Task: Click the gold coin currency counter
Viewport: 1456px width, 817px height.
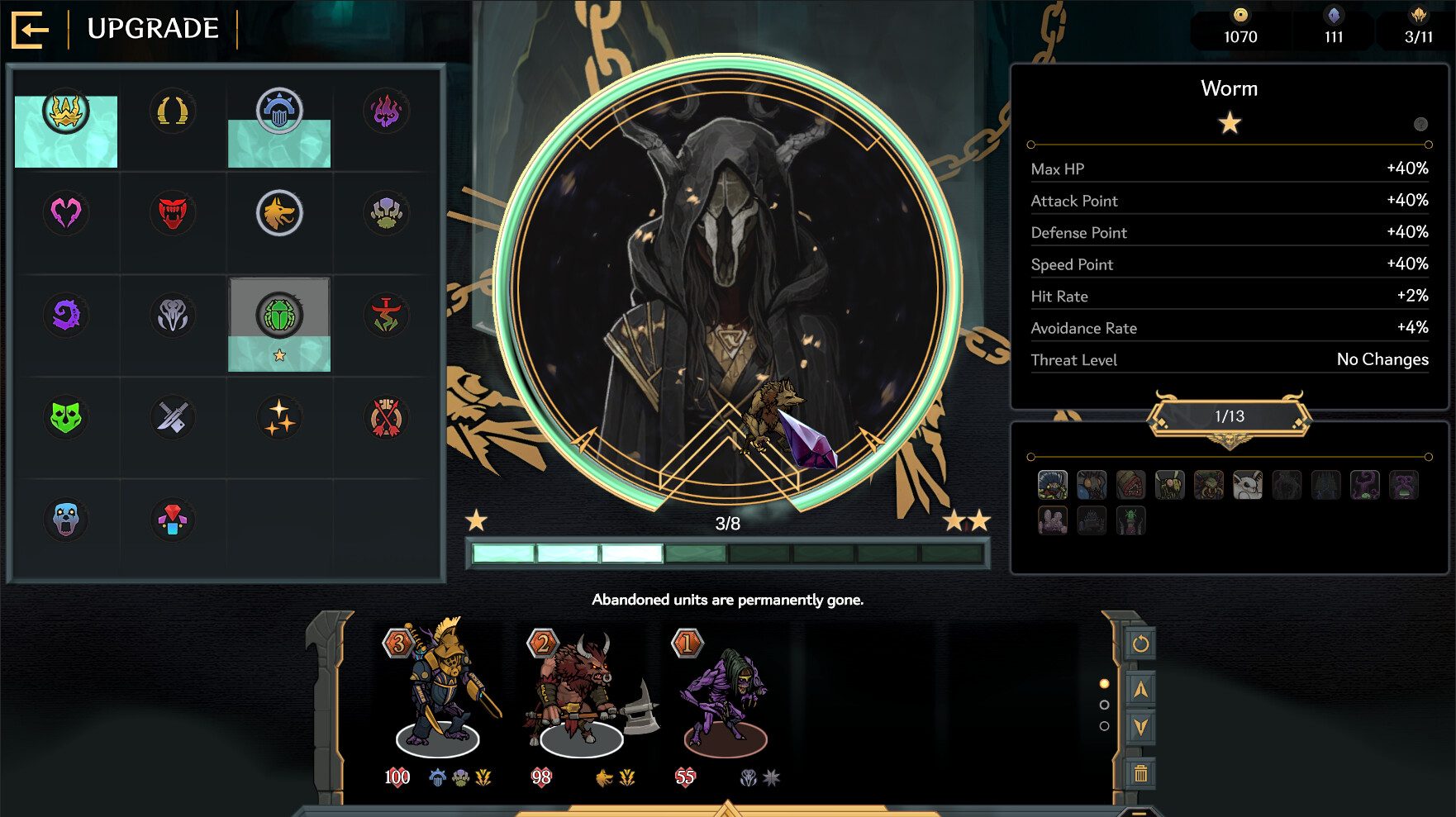Action: click(1240, 25)
